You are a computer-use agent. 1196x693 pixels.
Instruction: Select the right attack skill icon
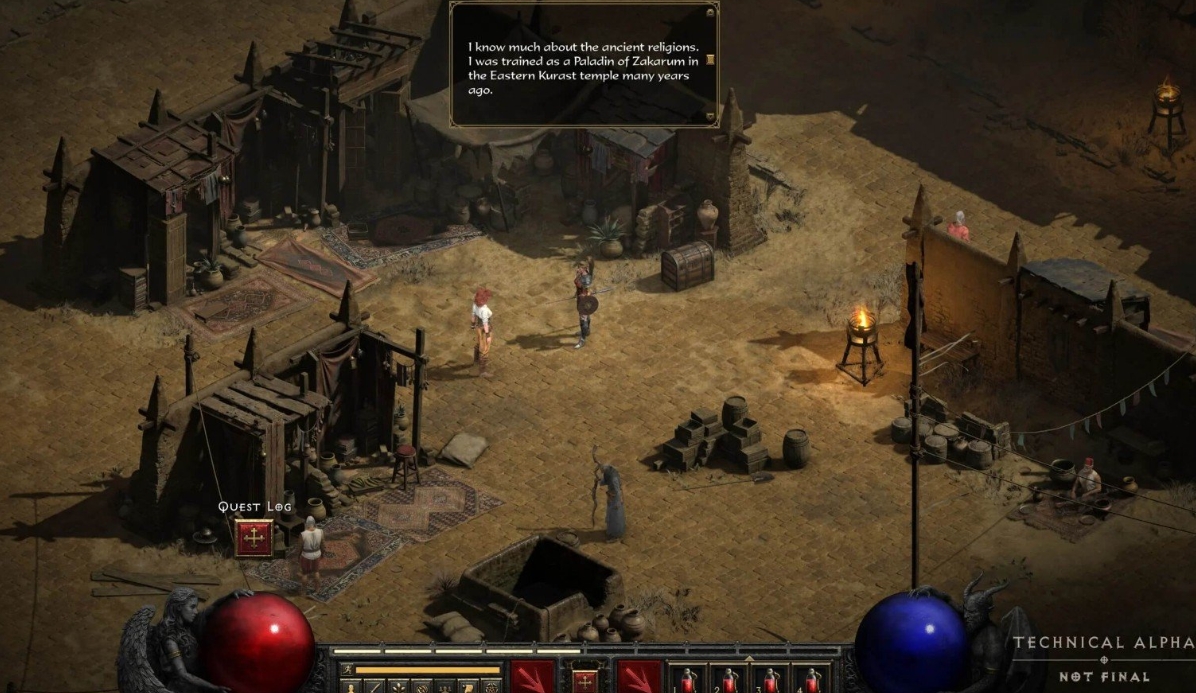(639, 678)
